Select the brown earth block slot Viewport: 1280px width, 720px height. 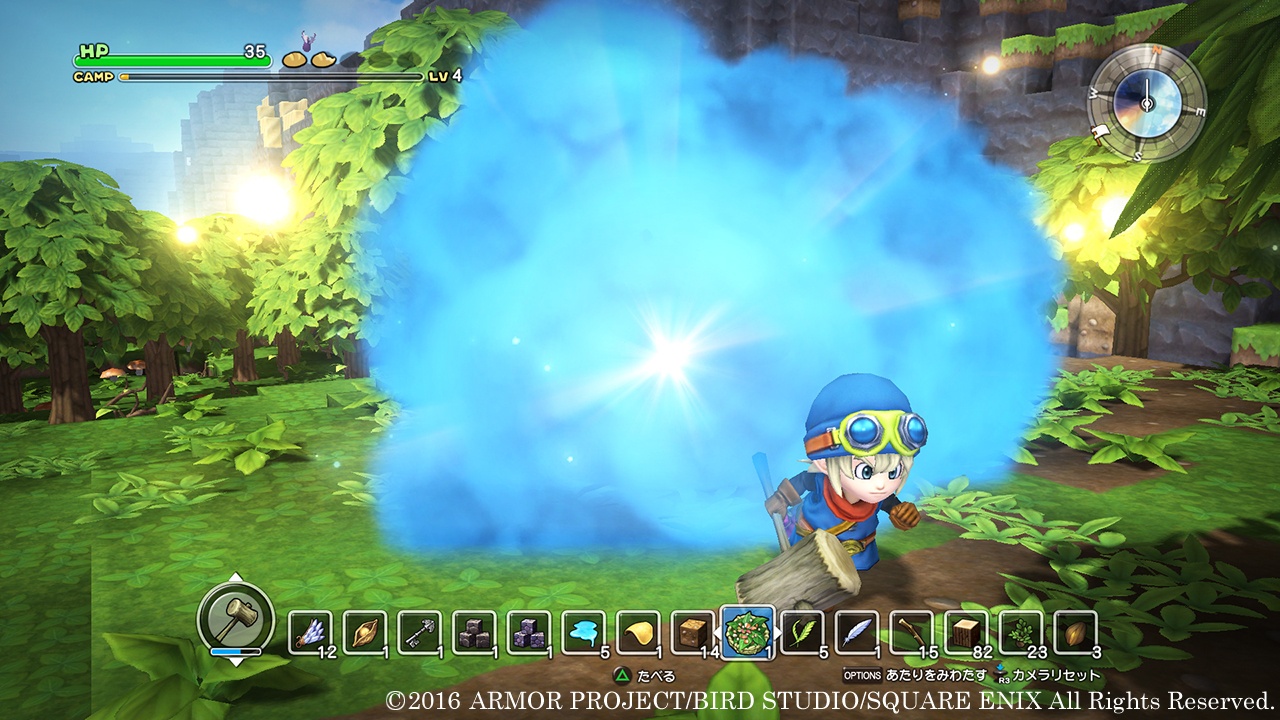692,632
